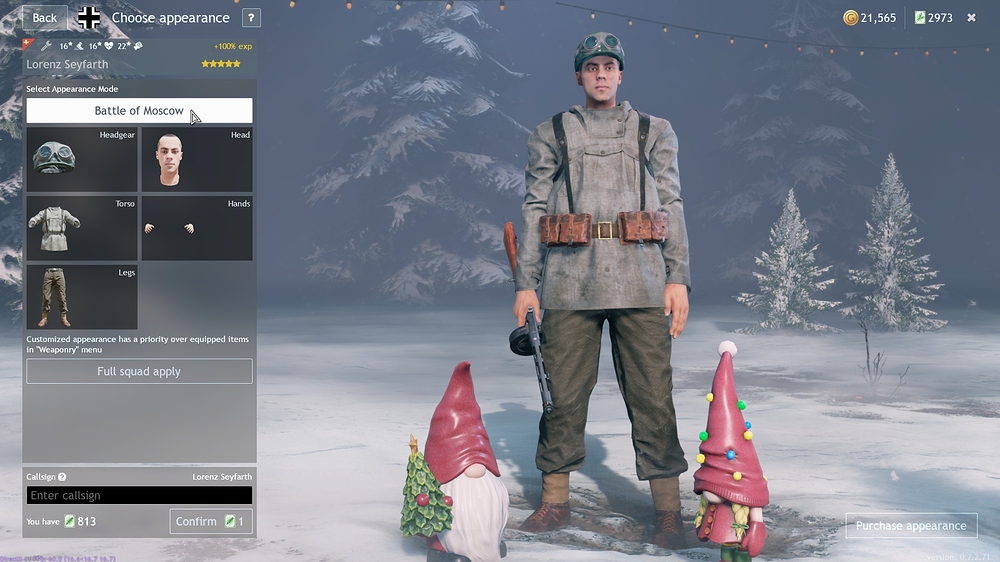Open the gold coin currency balance

coord(870,18)
